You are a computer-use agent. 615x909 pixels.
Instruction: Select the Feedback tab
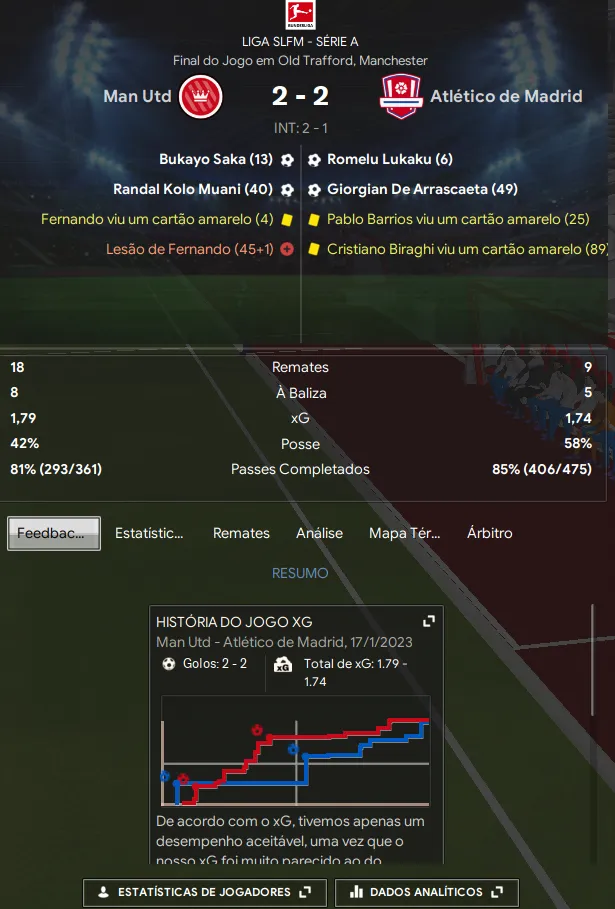coord(54,533)
